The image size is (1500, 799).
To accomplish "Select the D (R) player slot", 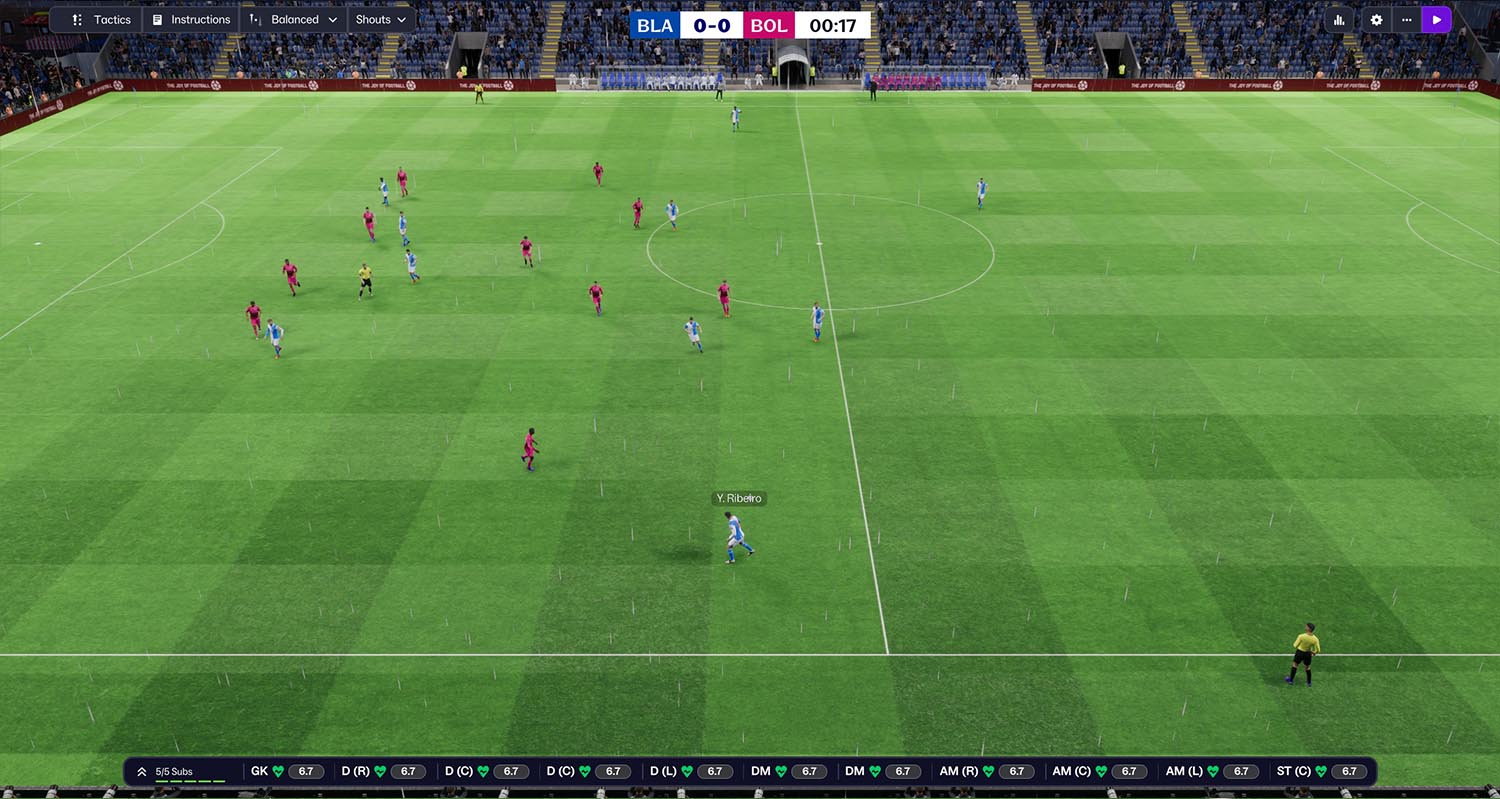I will (x=384, y=772).
